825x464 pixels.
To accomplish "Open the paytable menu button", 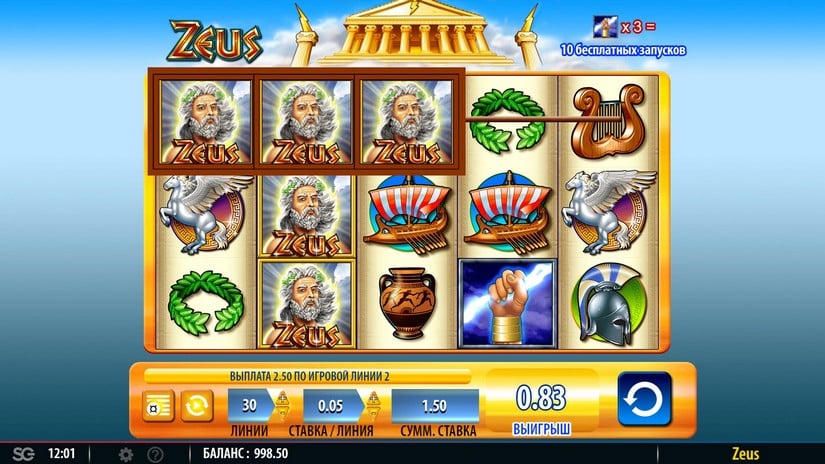I will (158, 405).
